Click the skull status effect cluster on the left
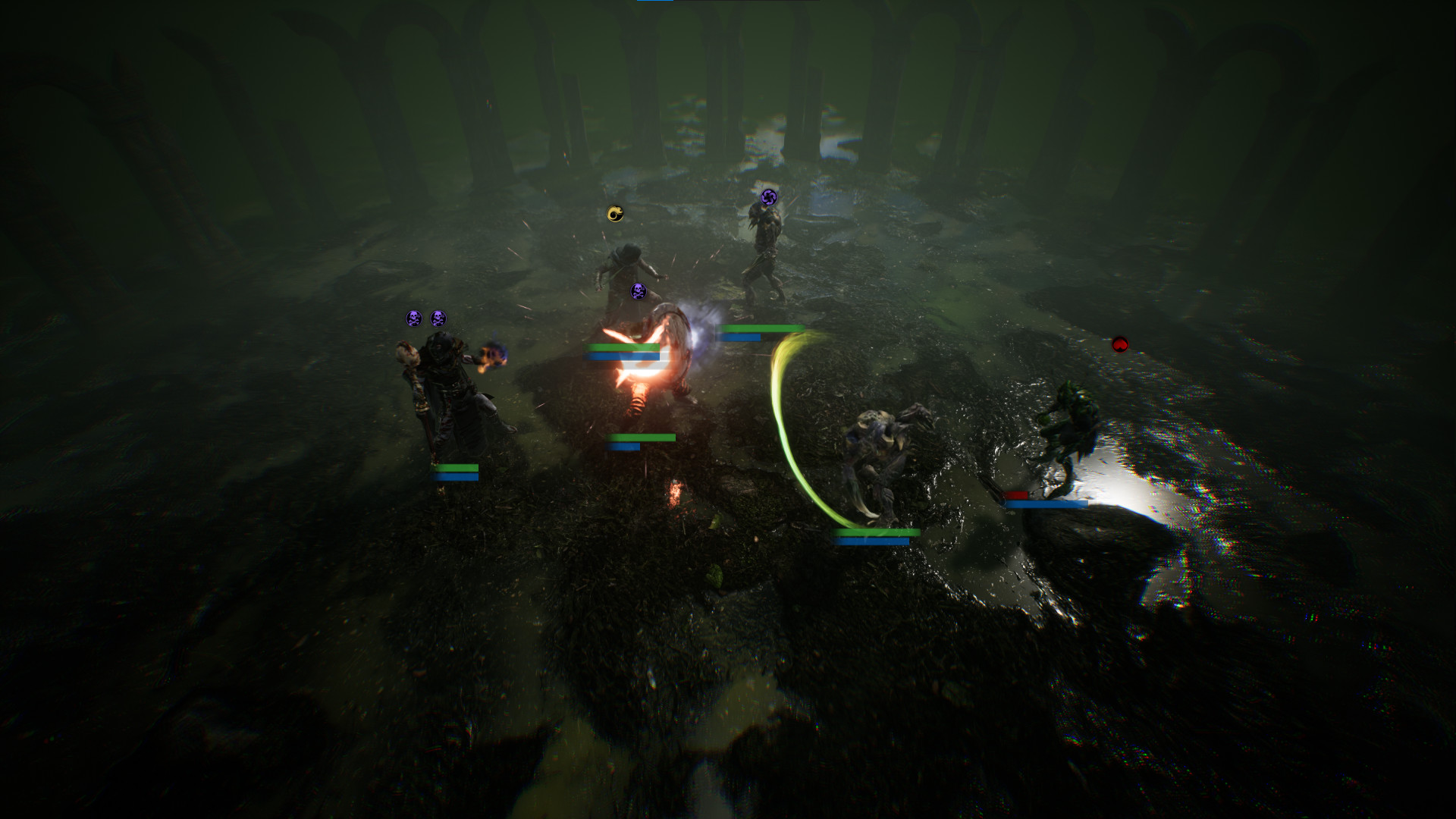The width and height of the screenshot is (1456, 819). (425, 317)
